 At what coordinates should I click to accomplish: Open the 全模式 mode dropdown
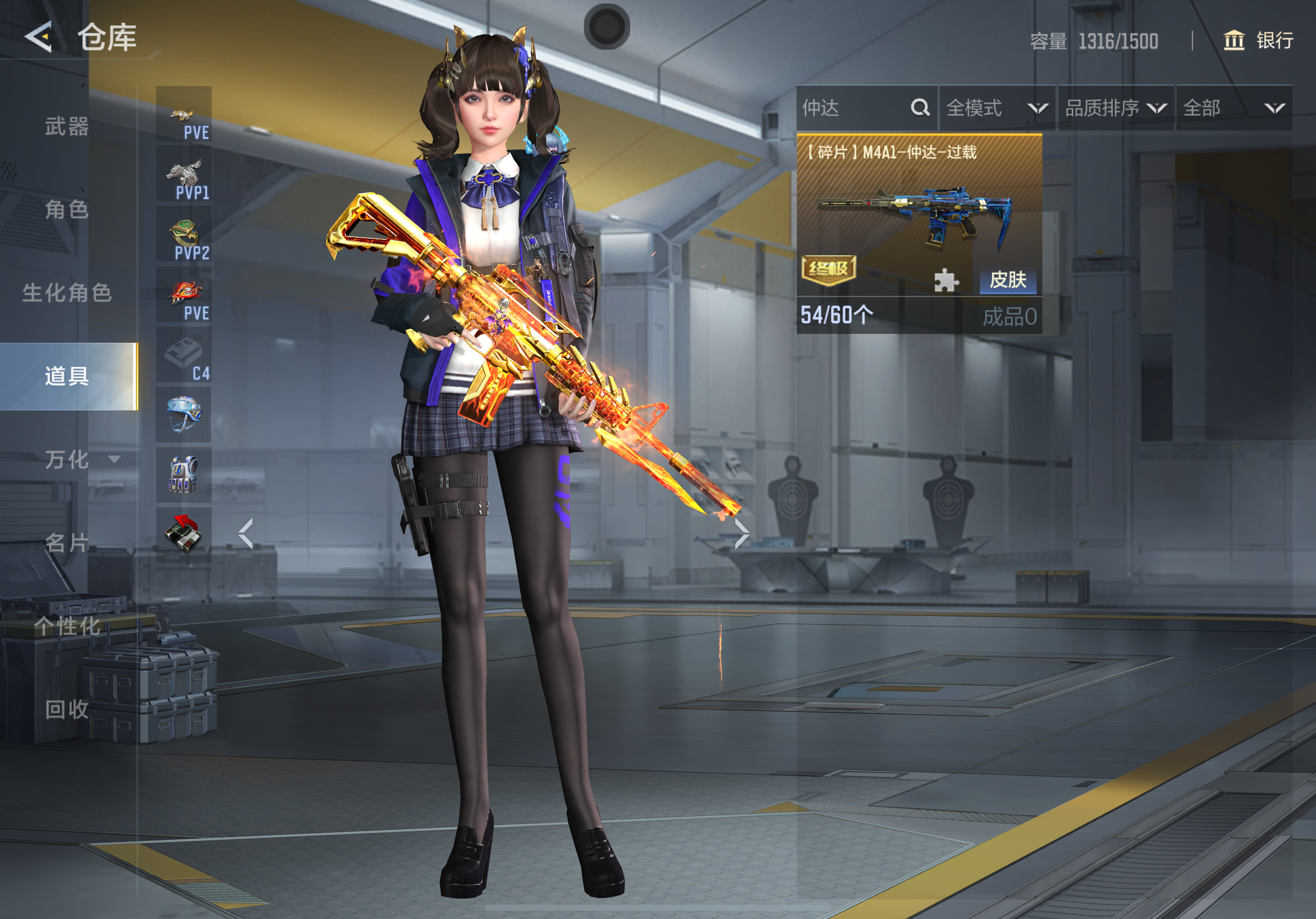(x=997, y=109)
